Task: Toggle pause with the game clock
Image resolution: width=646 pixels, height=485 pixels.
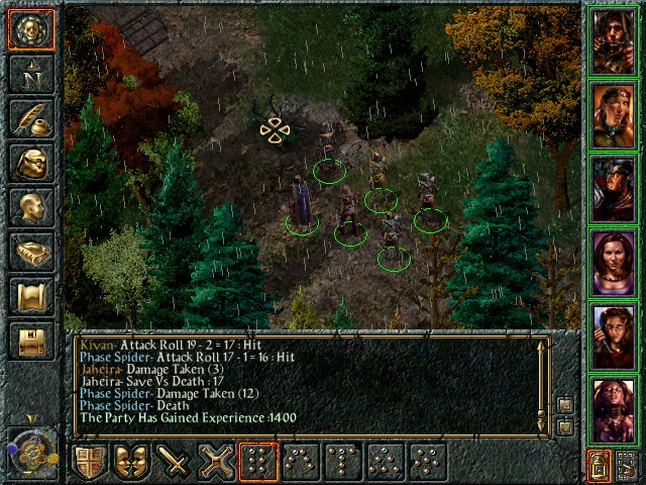Action: click(32, 451)
